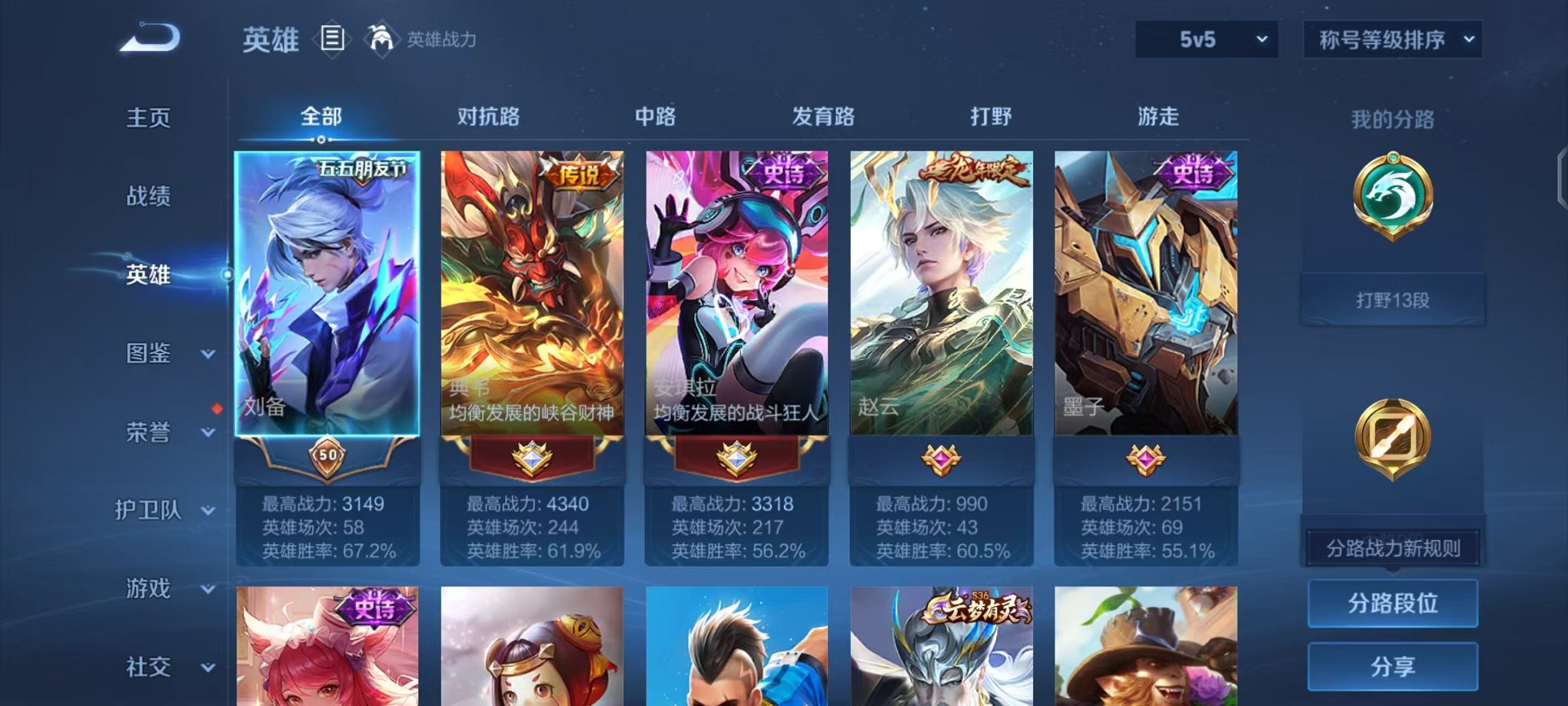This screenshot has width=1568, height=706.
Task: Select the 安琪拉 hero card
Action: [x=736, y=300]
